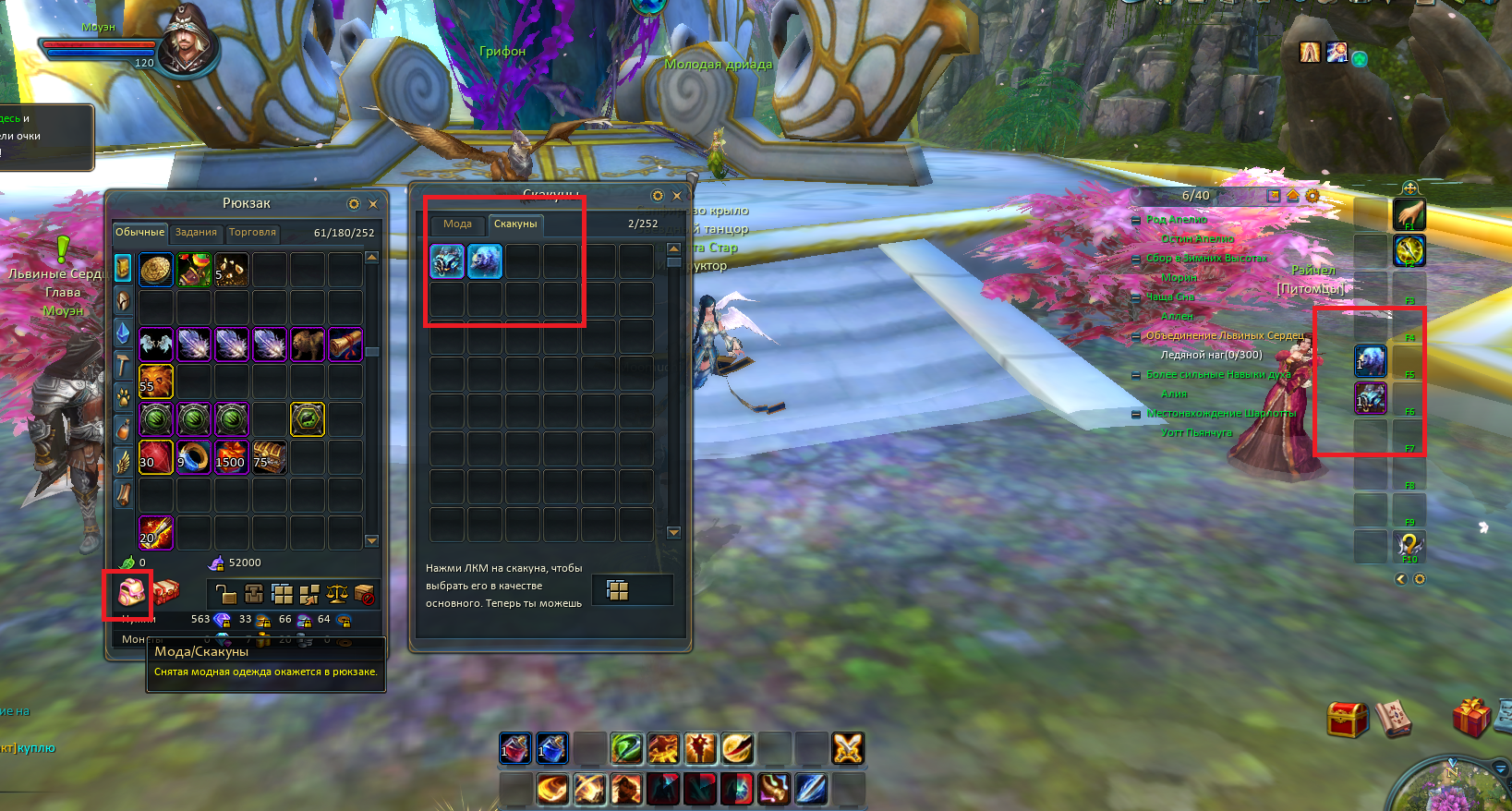Select the scroll with red ribbon item
The width and height of the screenshot is (1512, 811).
(345, 345)
